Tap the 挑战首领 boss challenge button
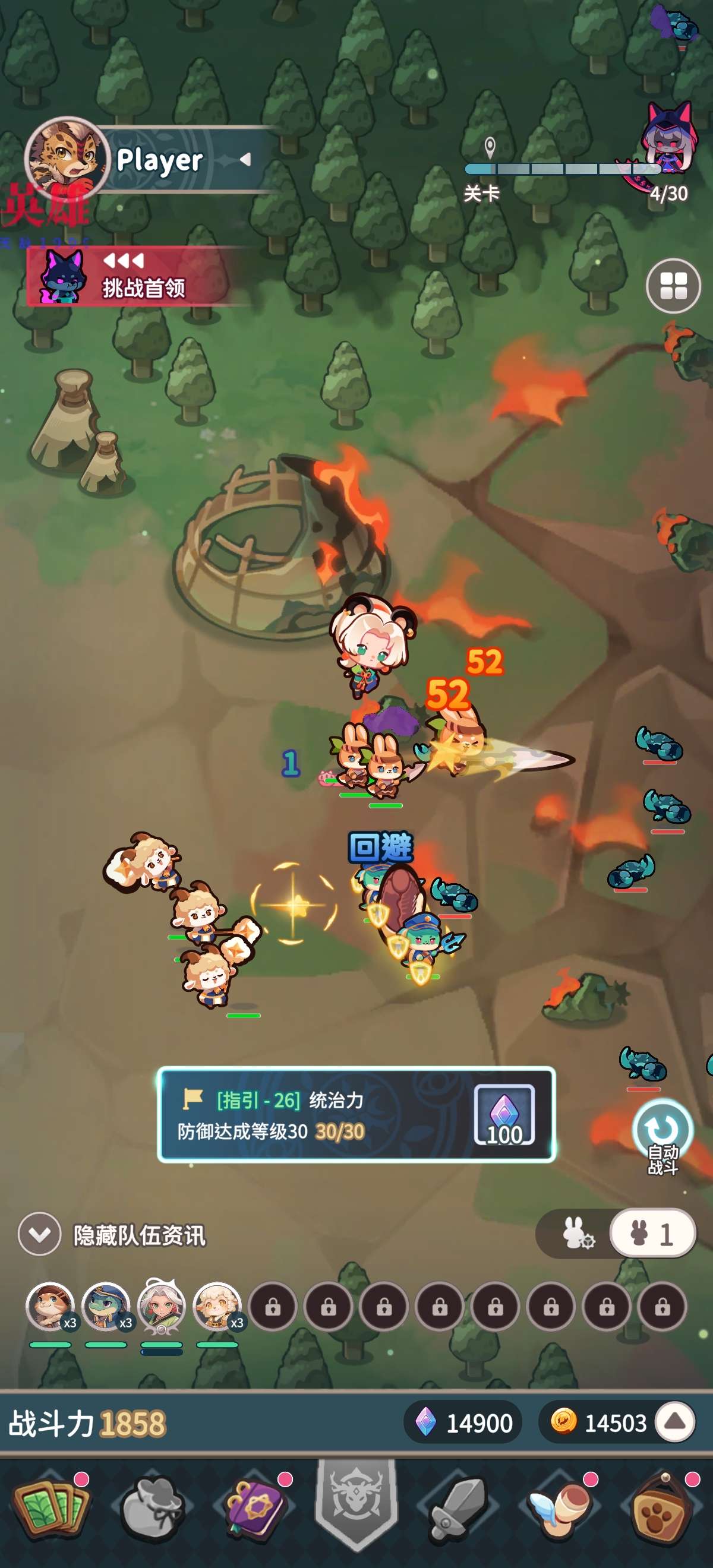The image size is (713, 1568). click(x=128, y=277)
